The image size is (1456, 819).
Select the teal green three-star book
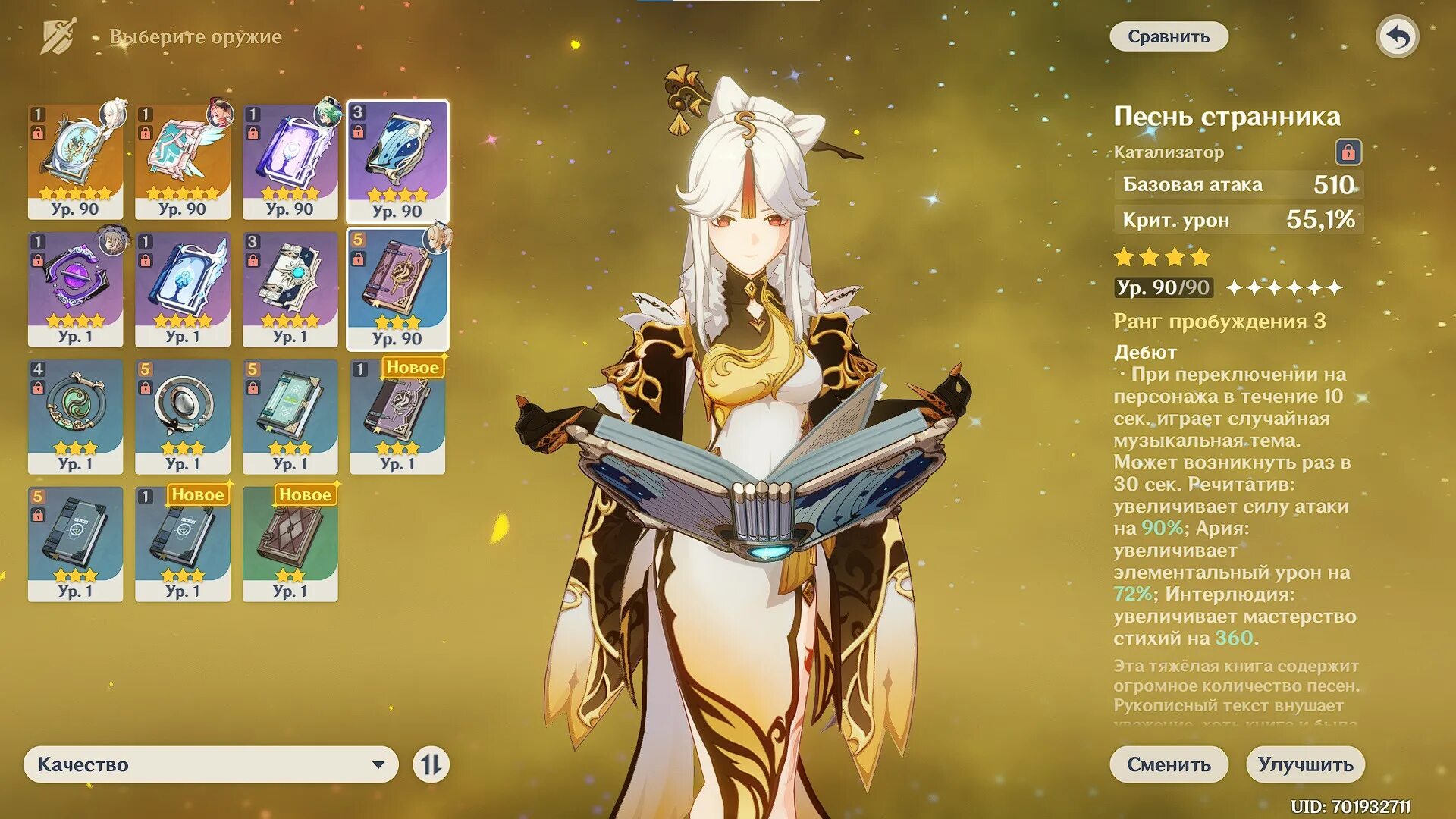coord(290,416)
